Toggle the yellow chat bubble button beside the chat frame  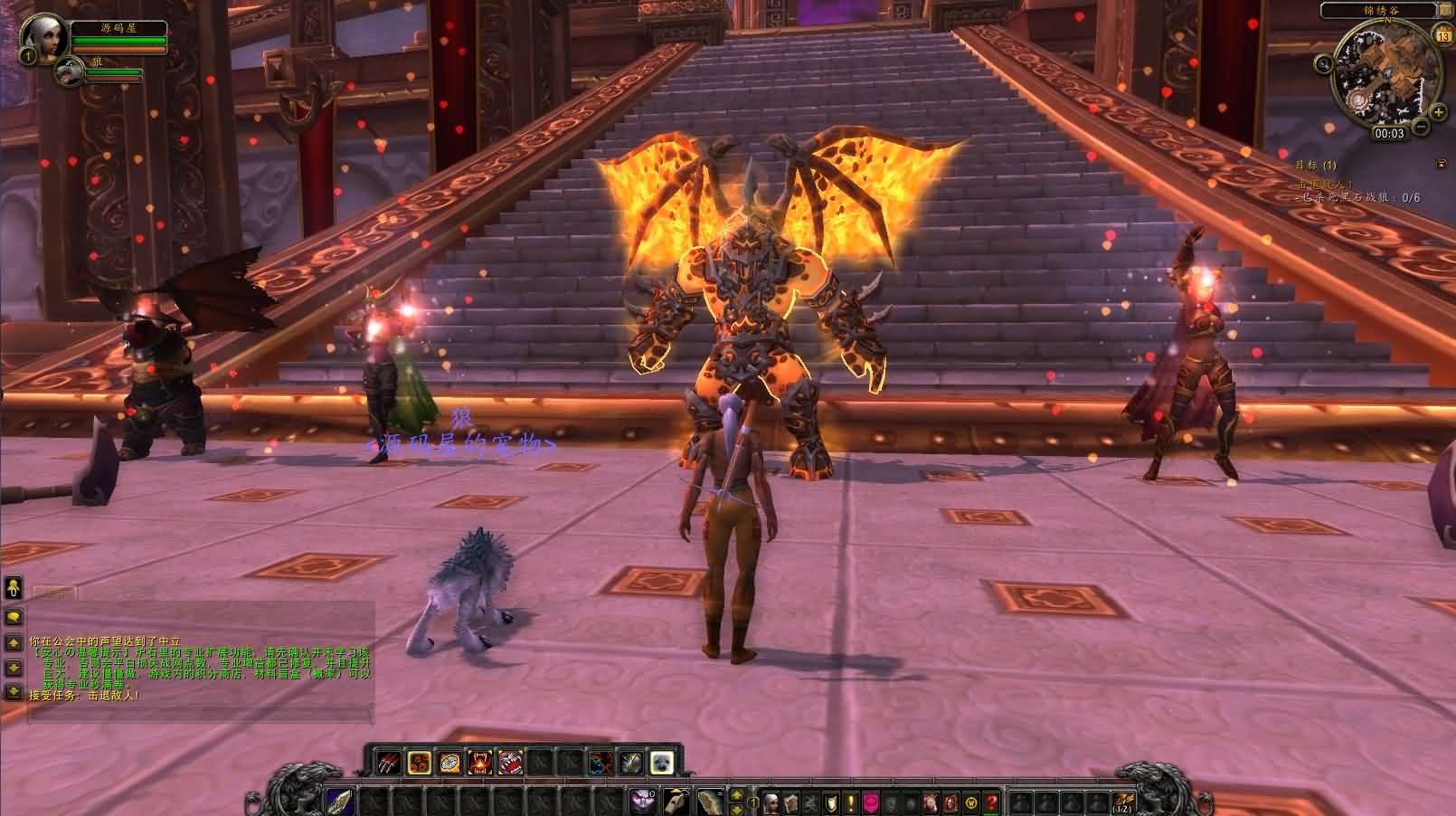click(14, 616)
